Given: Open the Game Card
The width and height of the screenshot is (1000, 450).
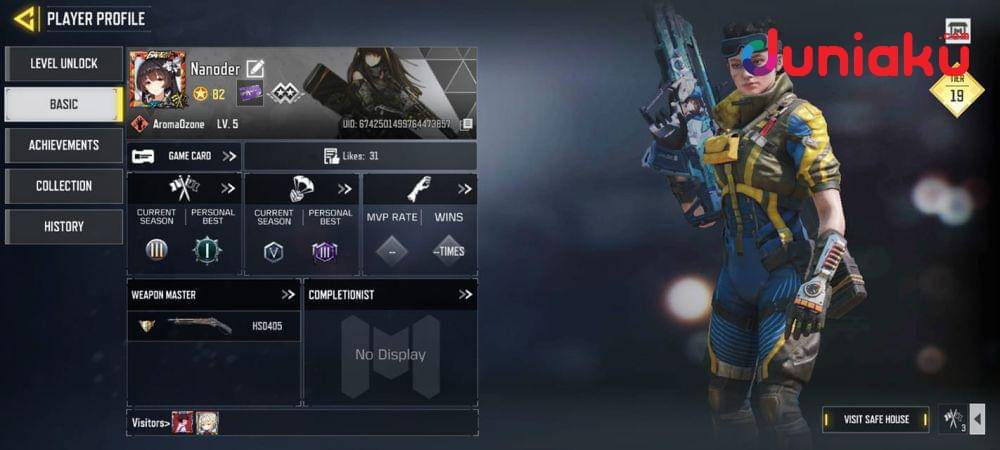Looking at the screenshot, I should tap(185, 156).
